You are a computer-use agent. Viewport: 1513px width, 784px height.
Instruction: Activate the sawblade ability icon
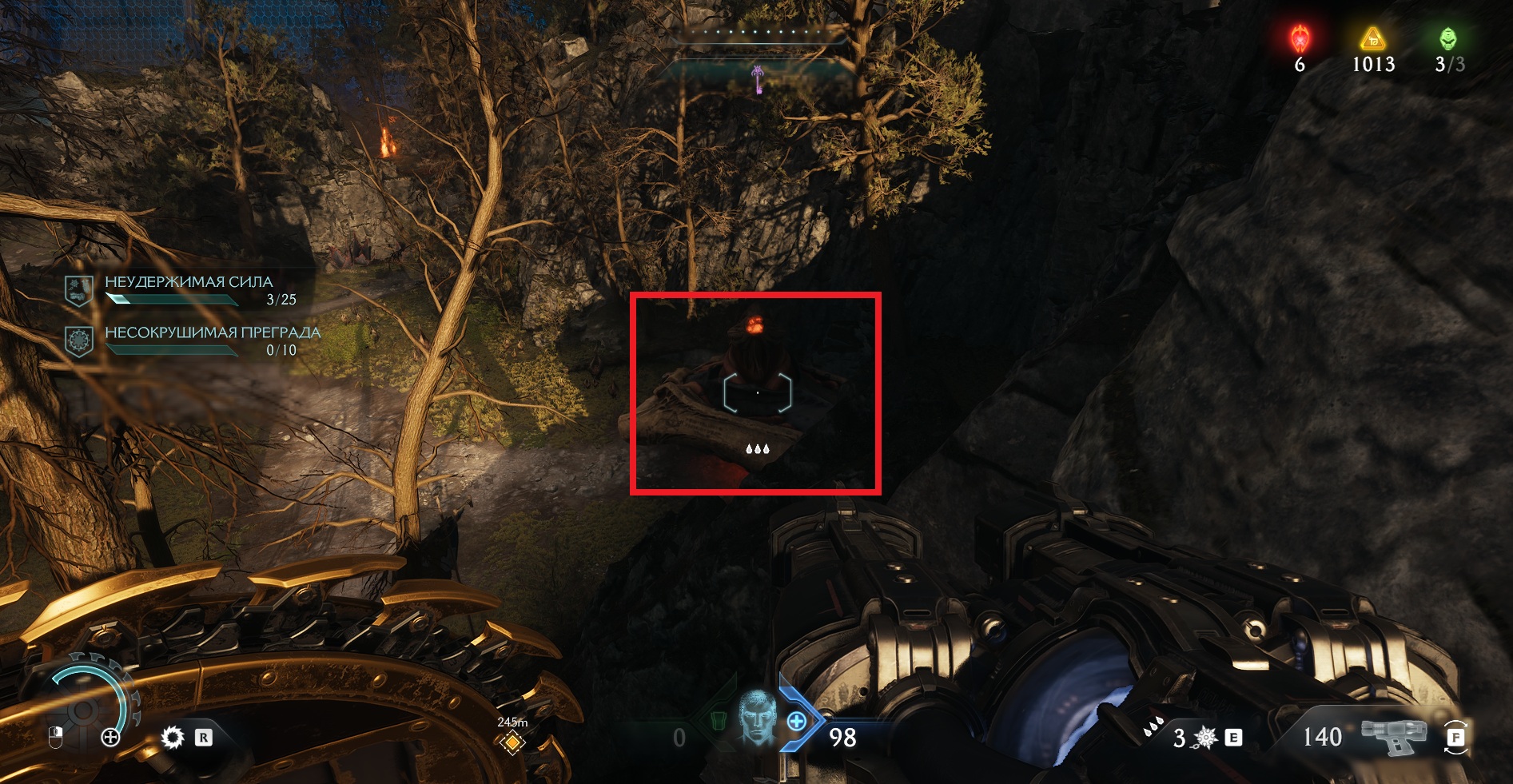(x=172, y=737)
